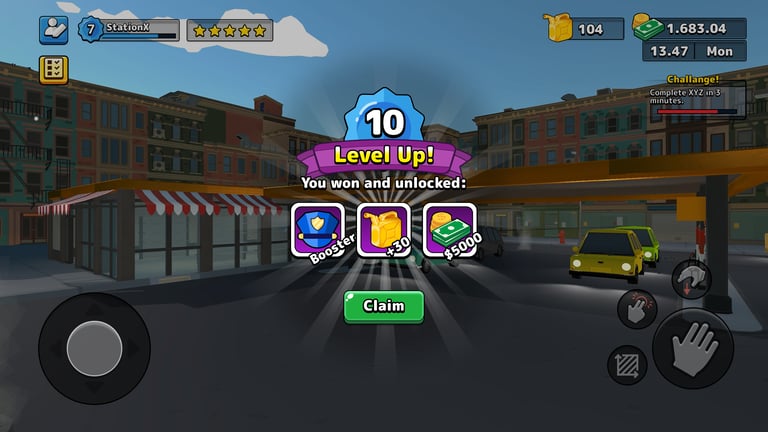Screen dimensions: 768x432
Task: Tap the virtual joystick knob
Action: pos(94,348)
